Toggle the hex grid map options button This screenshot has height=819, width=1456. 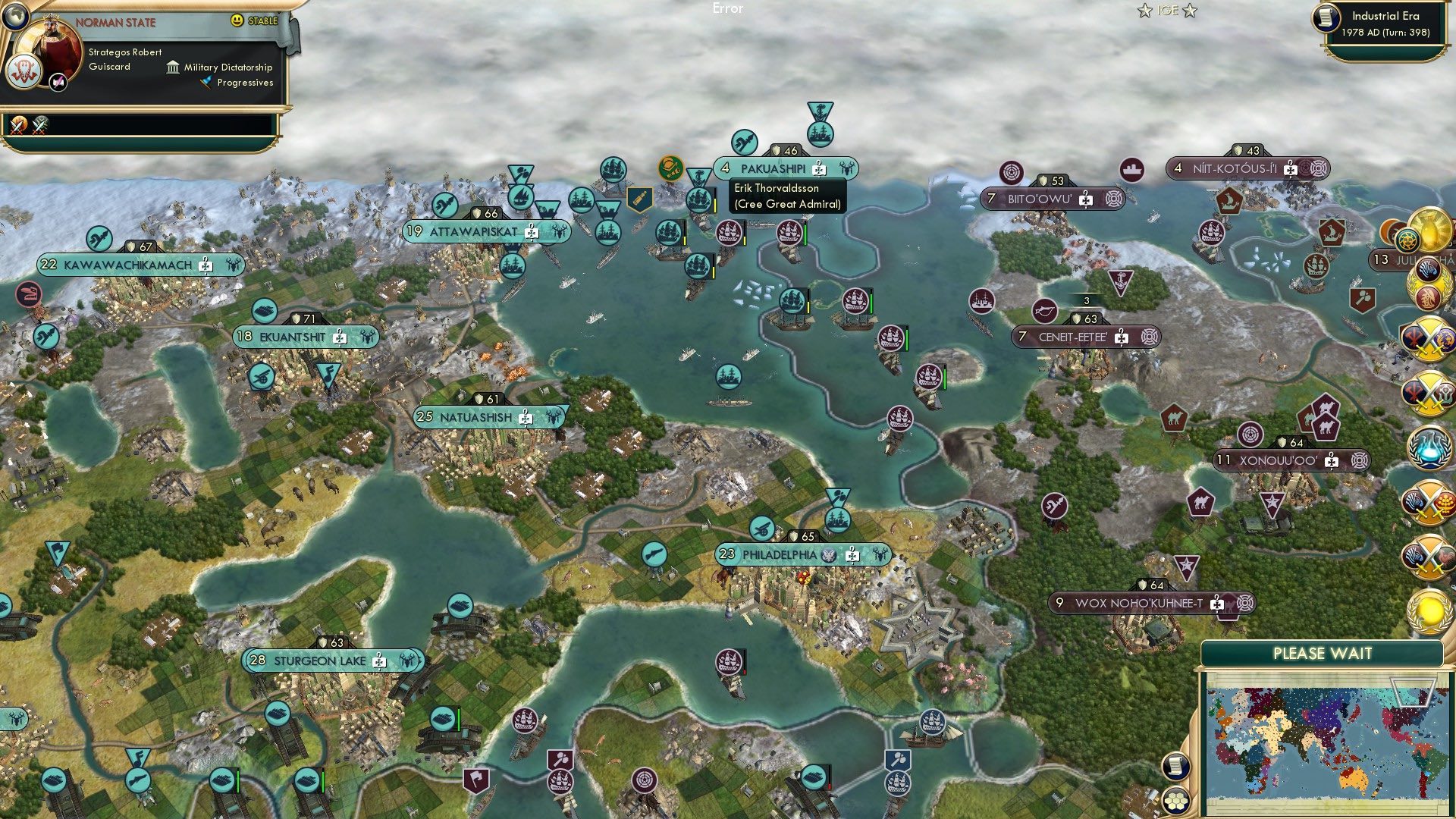pos(1175,800)
